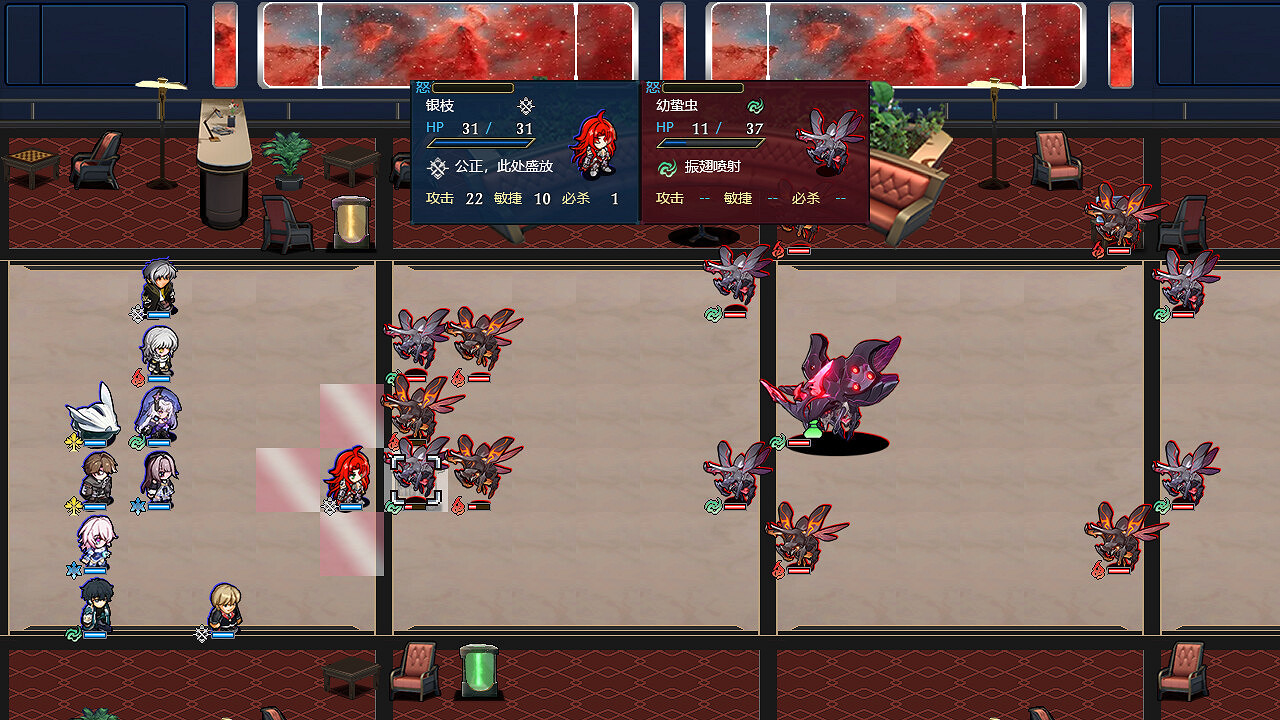
Task: Select the imaginary element icon beside 银枝's name
Action: [527, 106]
